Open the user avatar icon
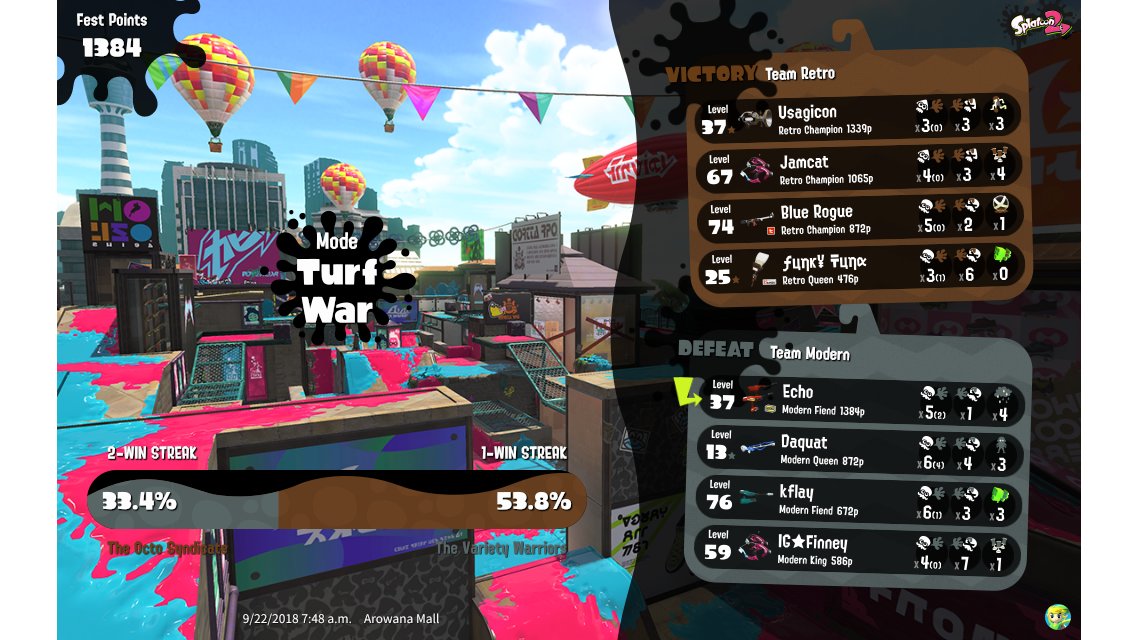This screenshot has width=1138, height=640. pyautogui.click(x=1057, y=616)
